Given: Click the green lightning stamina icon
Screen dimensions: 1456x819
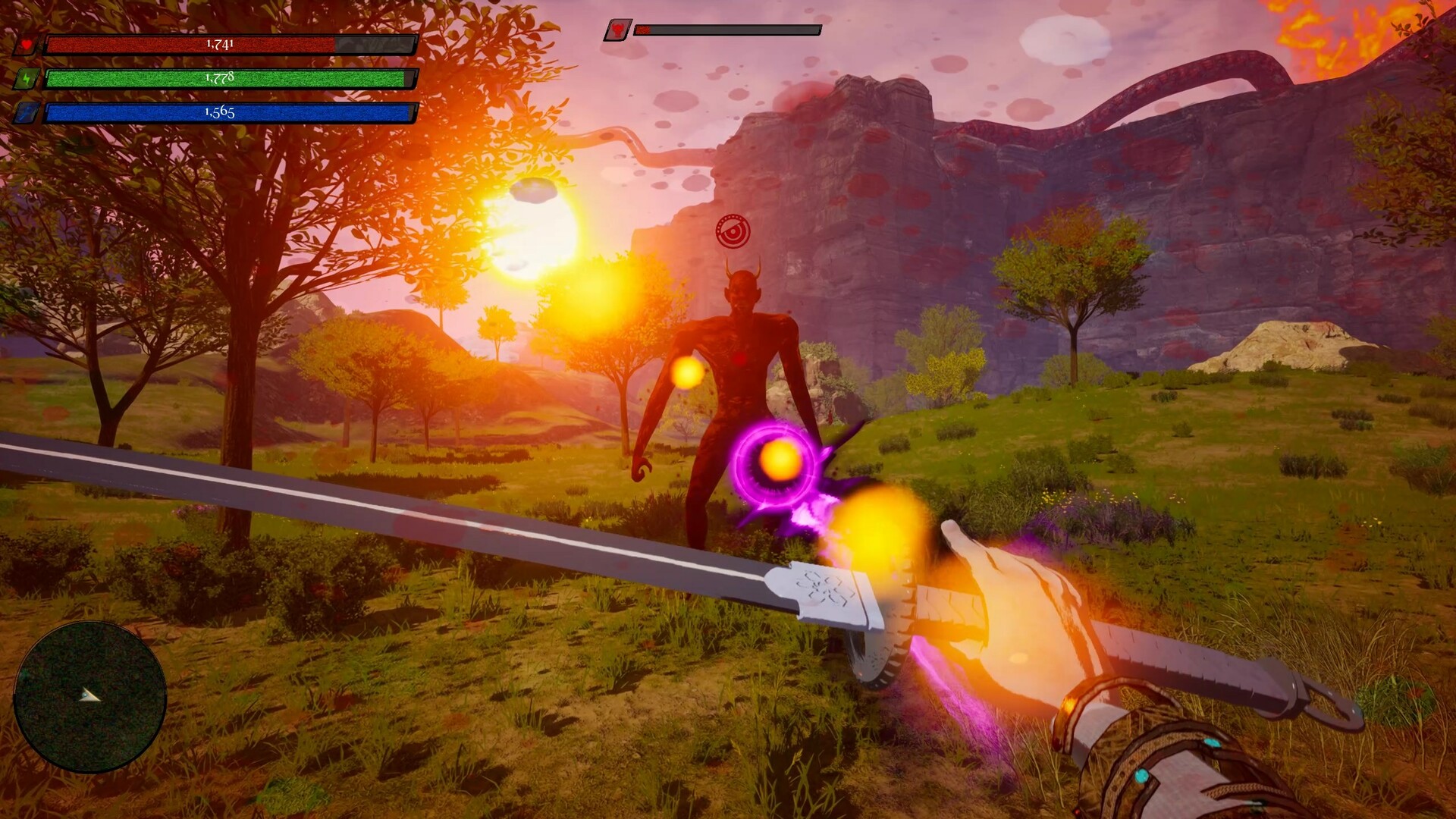Looking at the screenshot, I should [27, 79].
